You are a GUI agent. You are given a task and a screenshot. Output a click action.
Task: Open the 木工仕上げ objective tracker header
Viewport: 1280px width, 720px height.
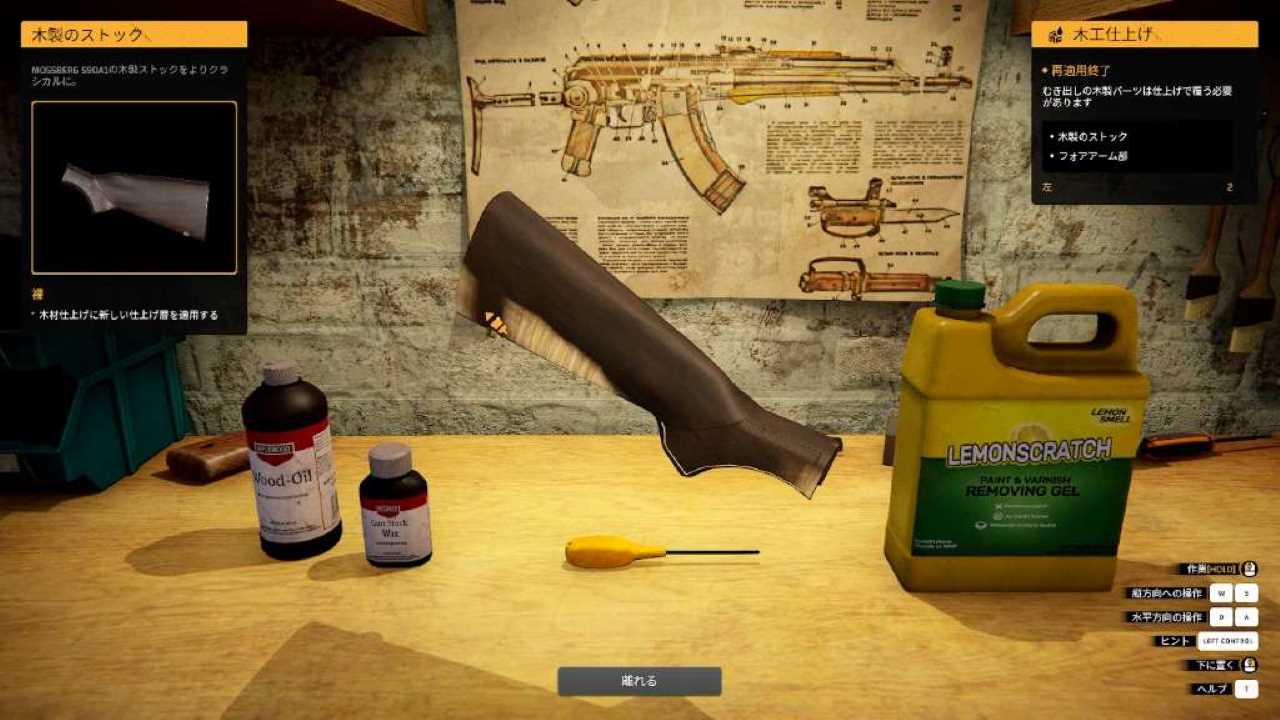coord(1144,35)
